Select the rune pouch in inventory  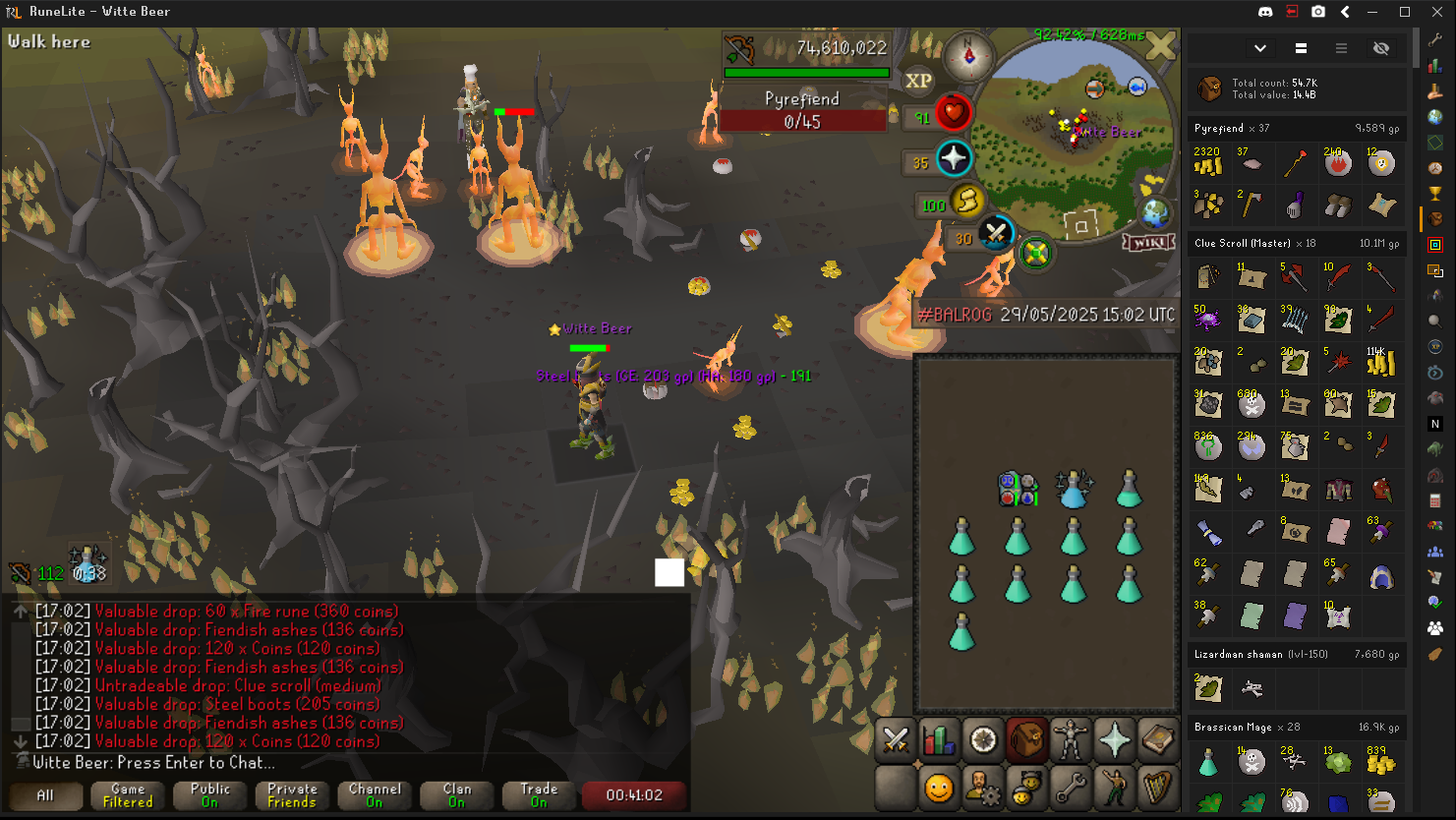pyautogui.click(x=1018, y=489)
